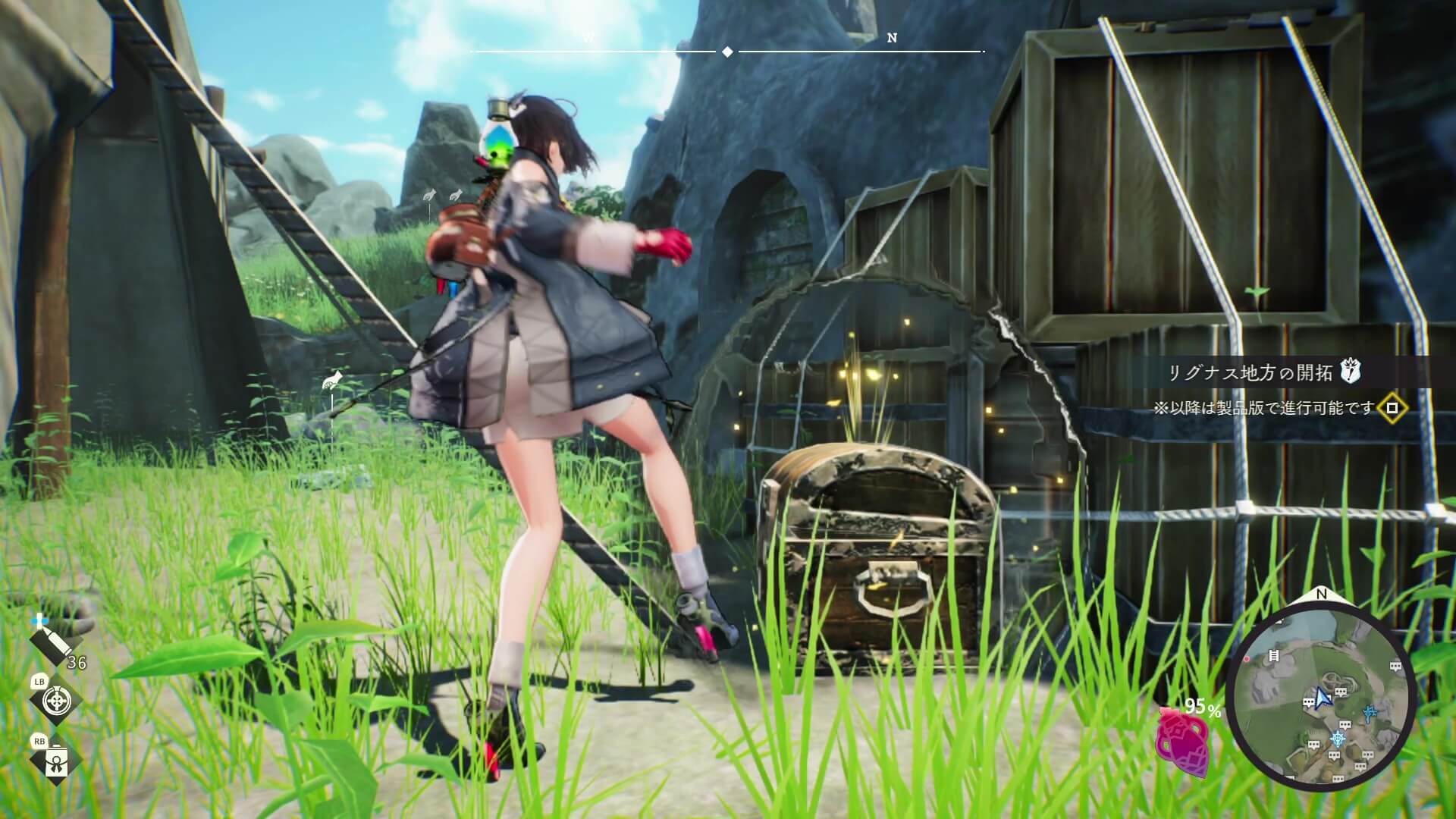Toggle the blue crosshair above the ammo counter
This screenshot has height=819, width=1456.
point(39,620)
